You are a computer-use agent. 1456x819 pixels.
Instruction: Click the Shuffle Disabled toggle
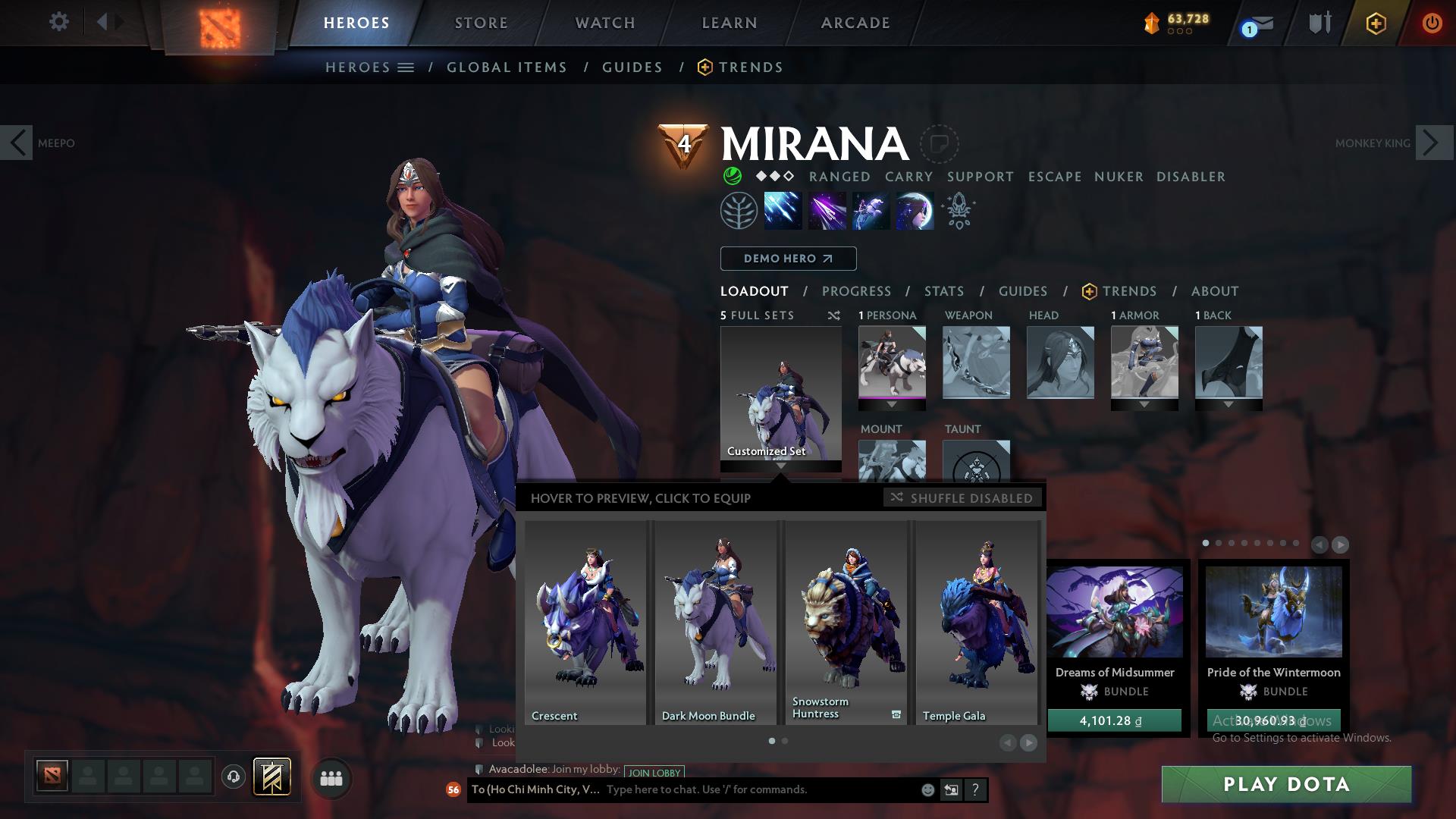coord(963,498)
